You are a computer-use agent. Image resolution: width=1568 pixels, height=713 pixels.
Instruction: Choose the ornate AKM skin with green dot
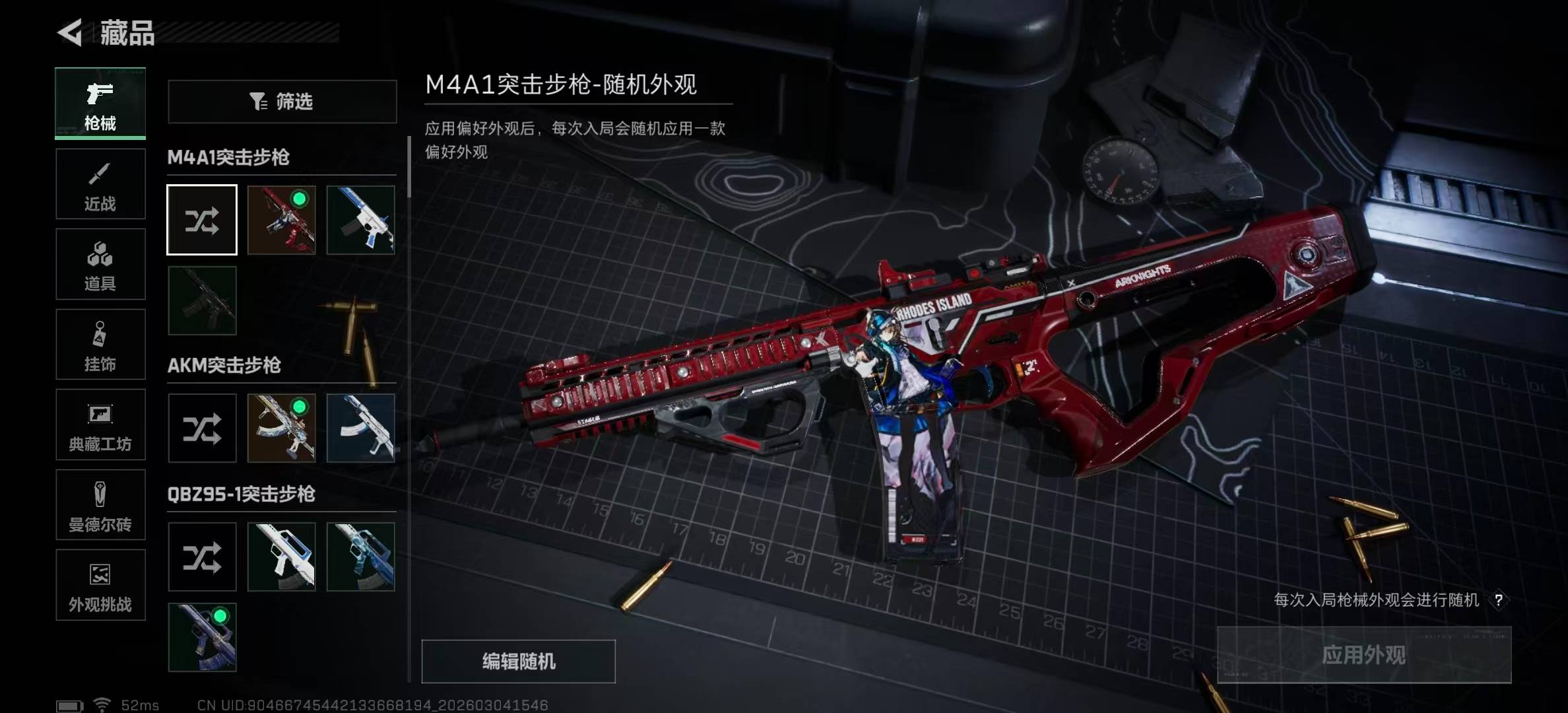tap(282, 428)
